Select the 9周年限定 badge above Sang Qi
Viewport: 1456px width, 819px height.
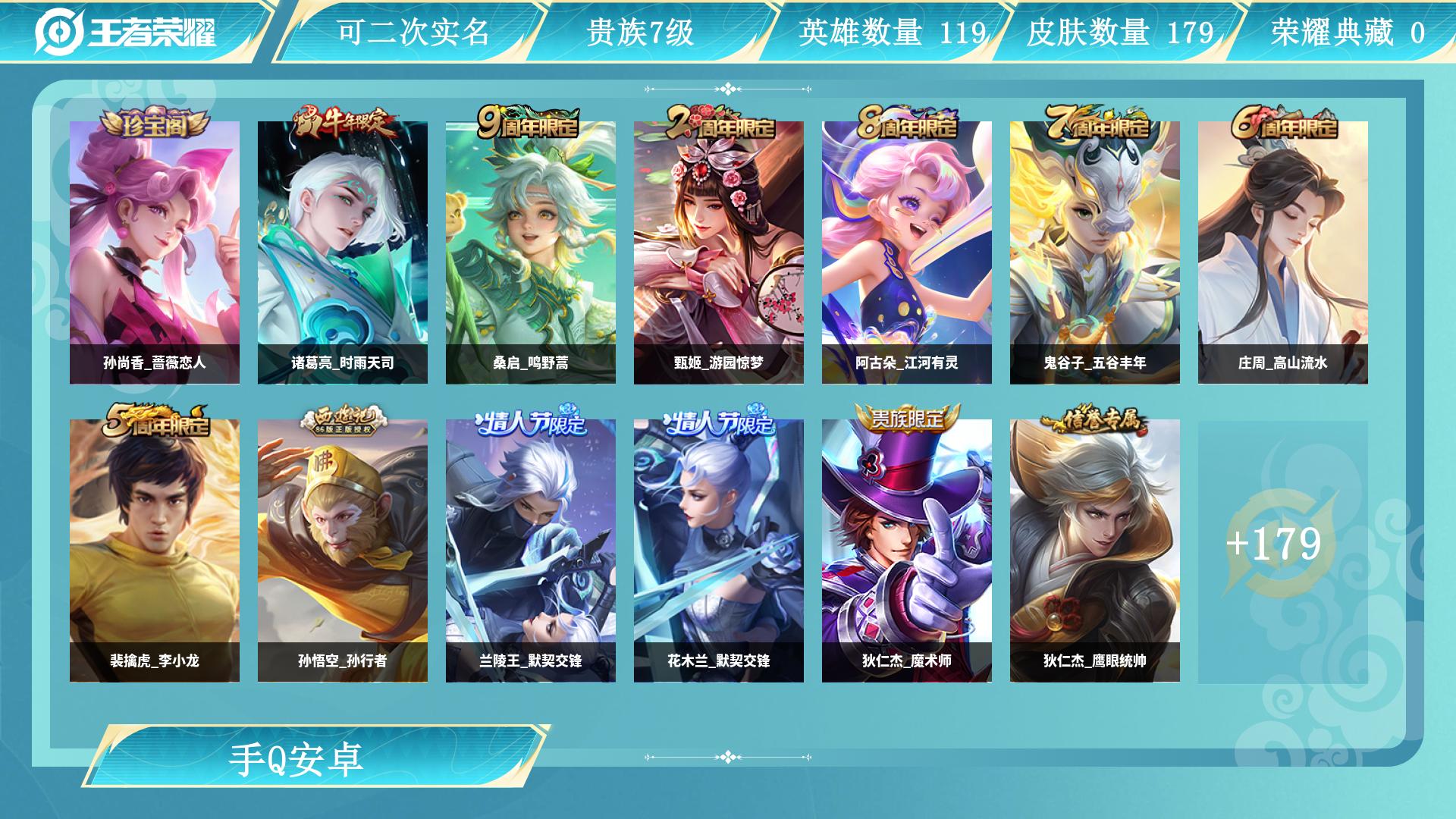point(532,124)
